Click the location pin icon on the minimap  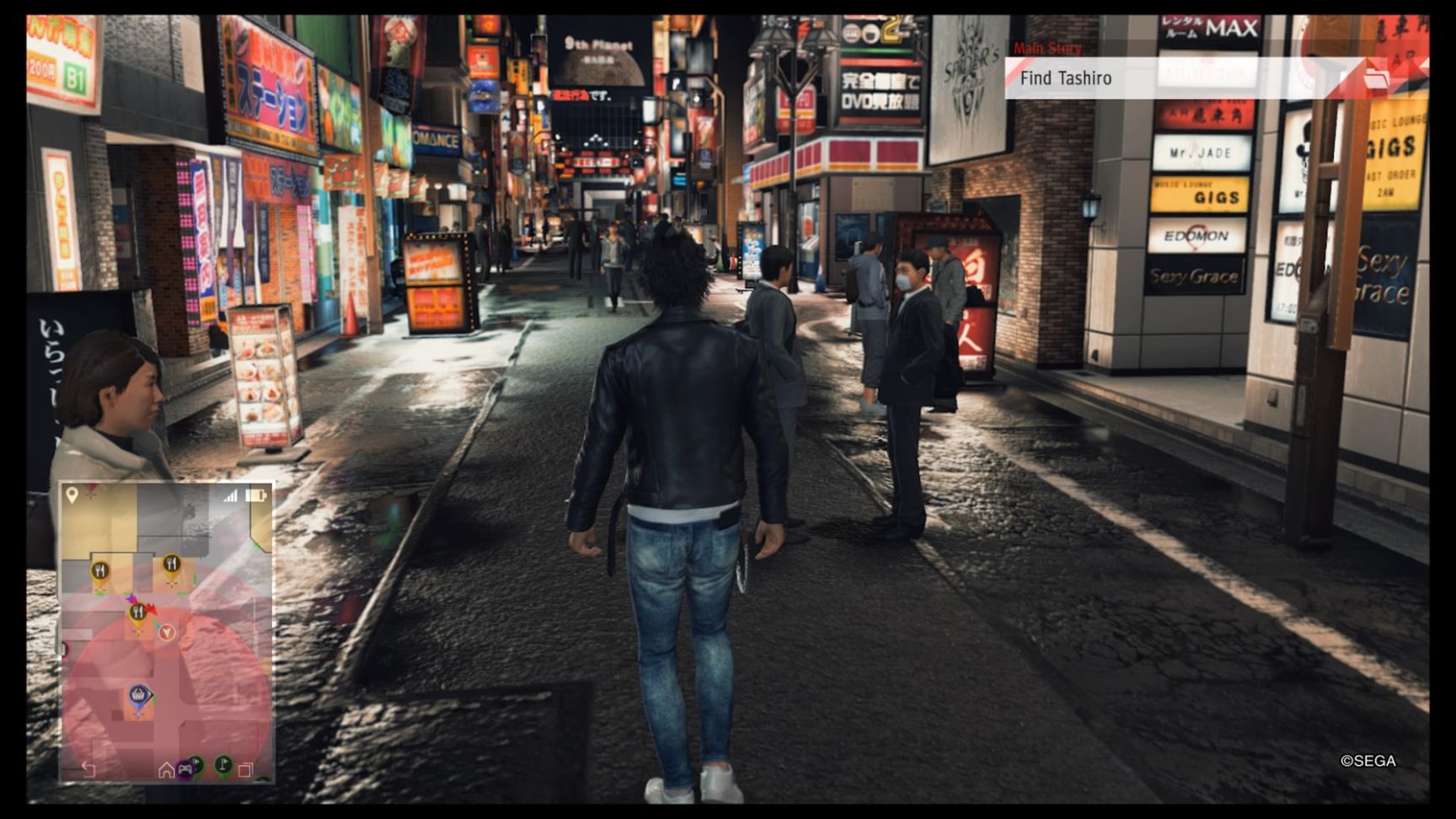point(71,495)
